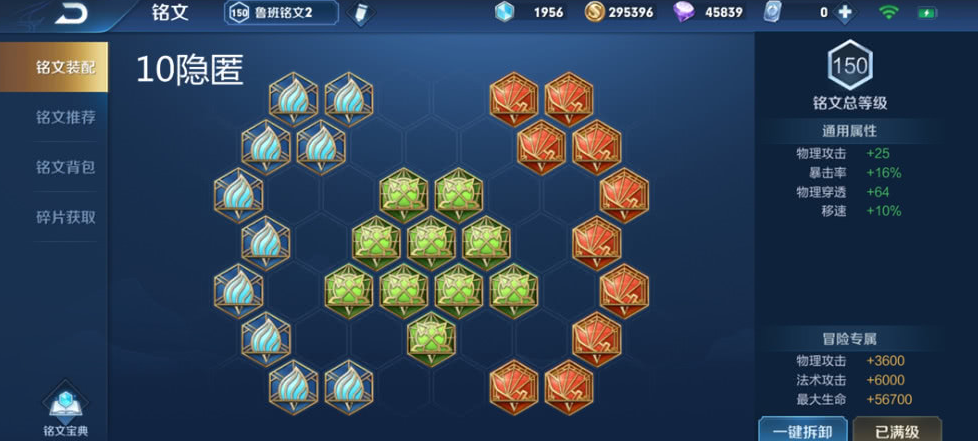The height and width of the screenshot is (441, 978).
Task: Click the 已满级 button
Action: 896,430
